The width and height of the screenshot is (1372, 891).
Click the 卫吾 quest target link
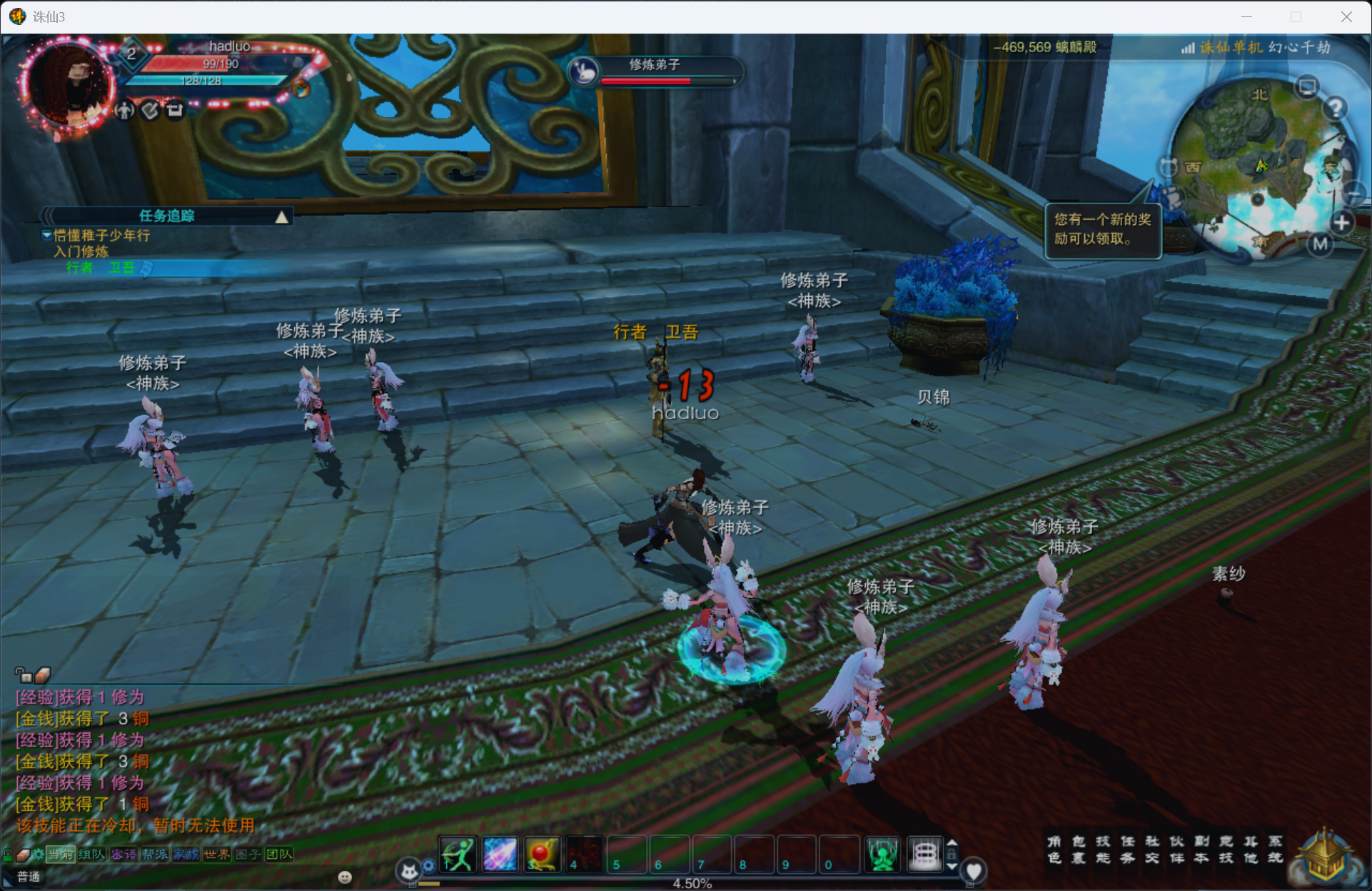(x=121, y=268)
